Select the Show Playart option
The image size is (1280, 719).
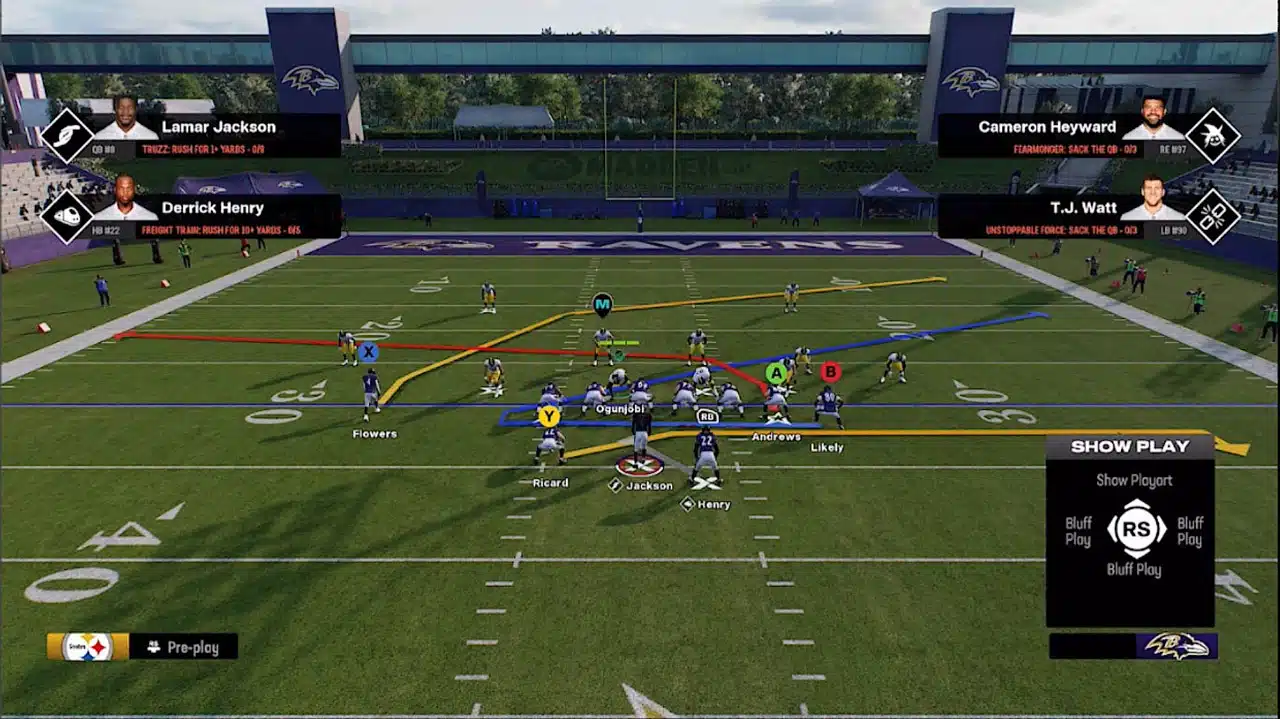pos(1133,480)
